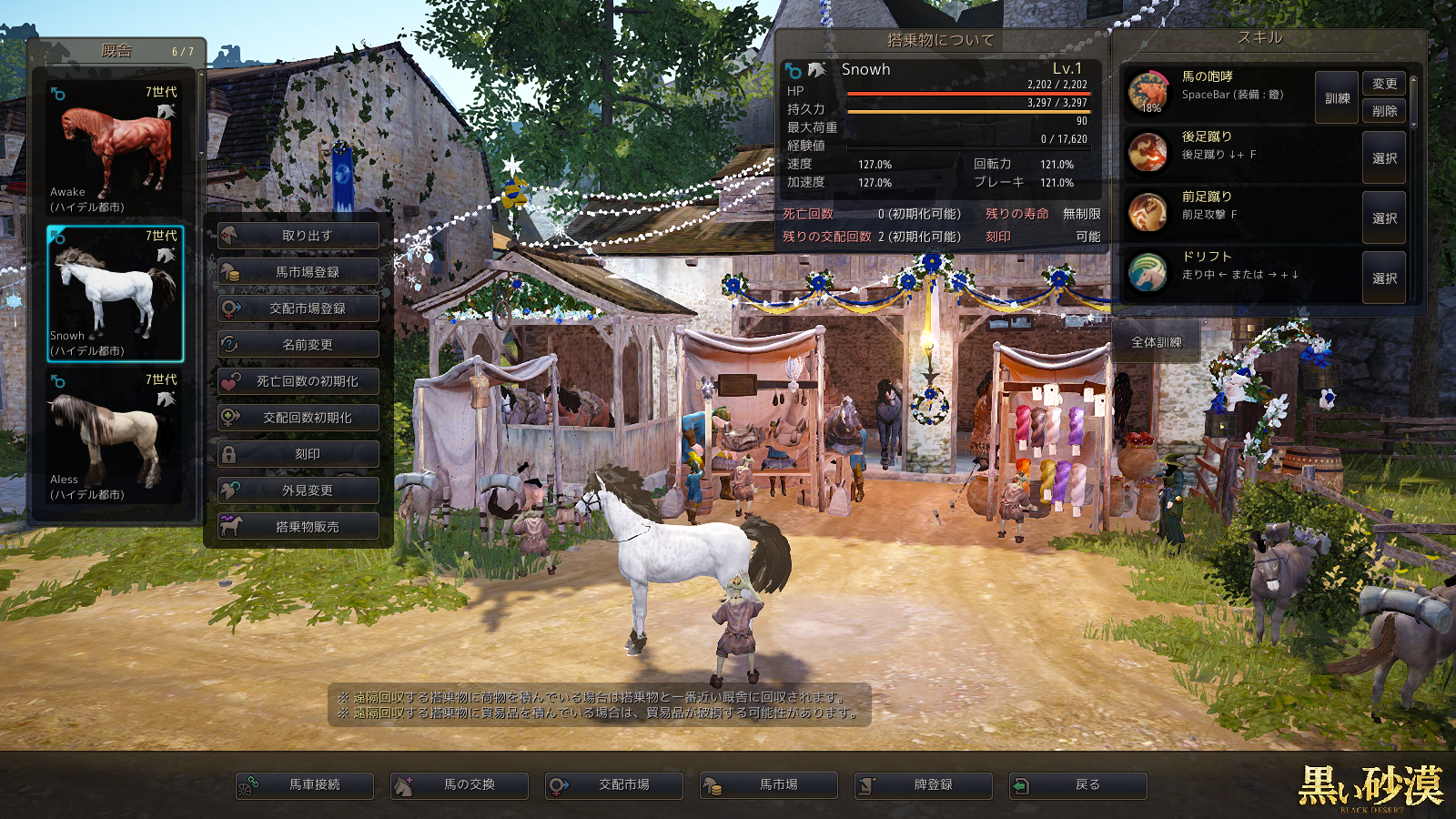1456x819 pixels.
Task: Click 訓練 for the 馬の咆哮 skill
Action: (x=1337, y=98)
